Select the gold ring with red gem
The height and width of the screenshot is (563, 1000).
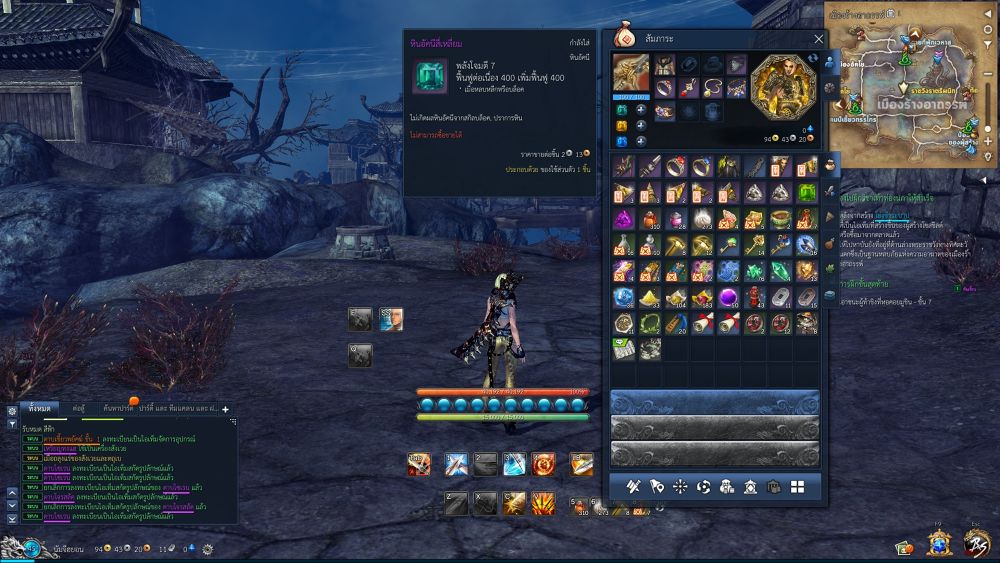pyautogui.click(x=676, y=166)
